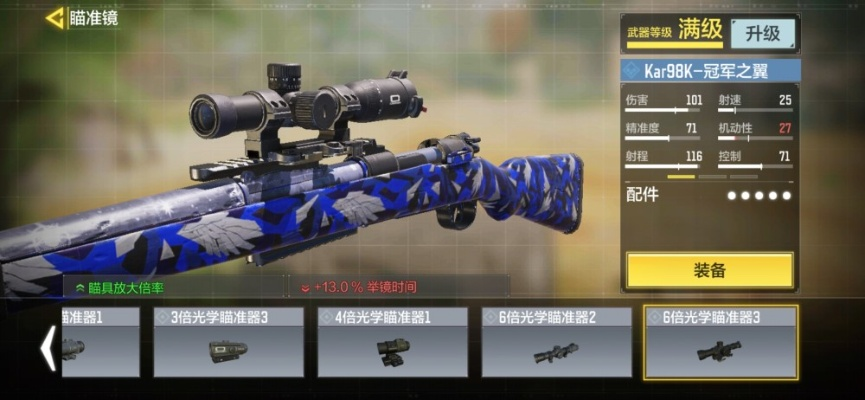Open the Kar98K-冠军之翼 weapon name banner
This screenshot has width=865, height=400.
(710, 71)
